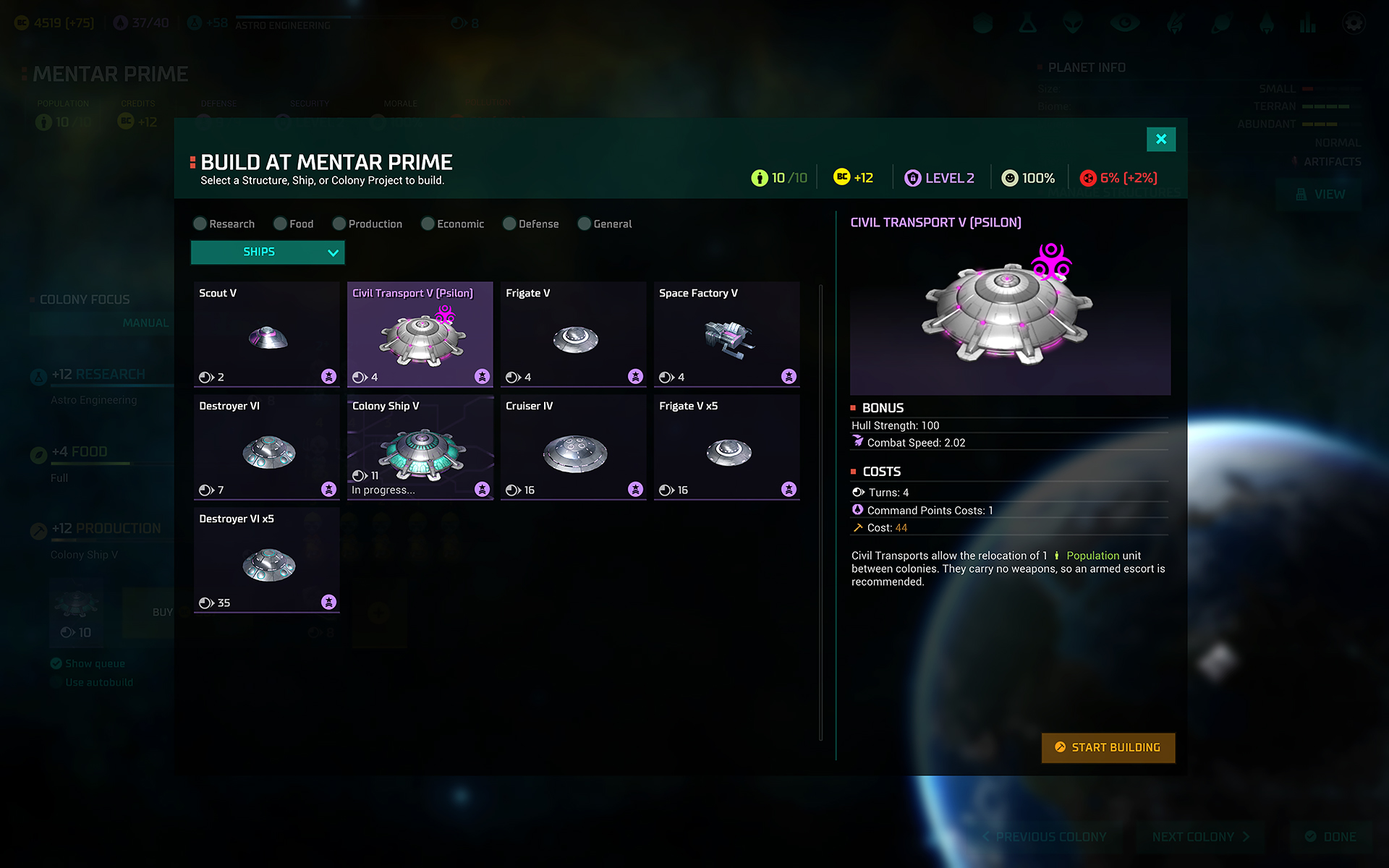Click the pollution icon showing 6% (+2%)
The height and width of the screenshot is (868, 1389).
tap(1089, 177)
